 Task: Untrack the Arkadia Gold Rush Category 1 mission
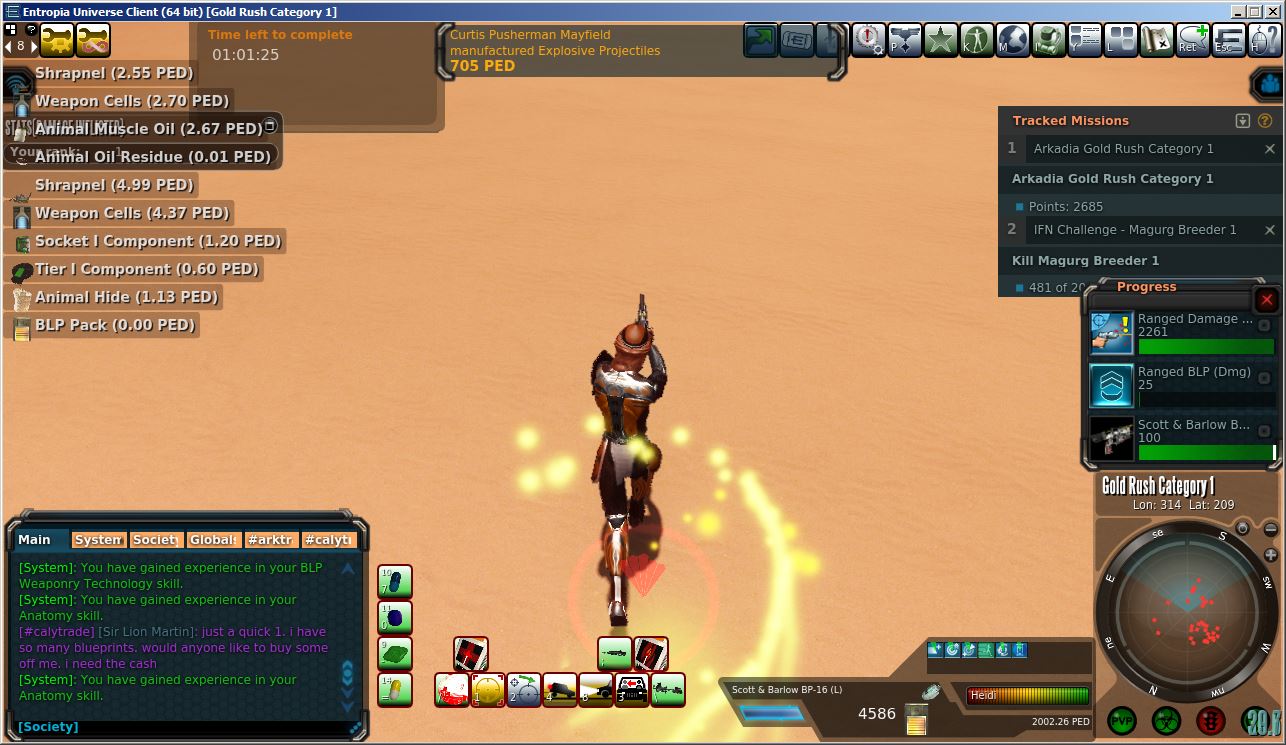pyautogui.click(x=1269, y=149)
